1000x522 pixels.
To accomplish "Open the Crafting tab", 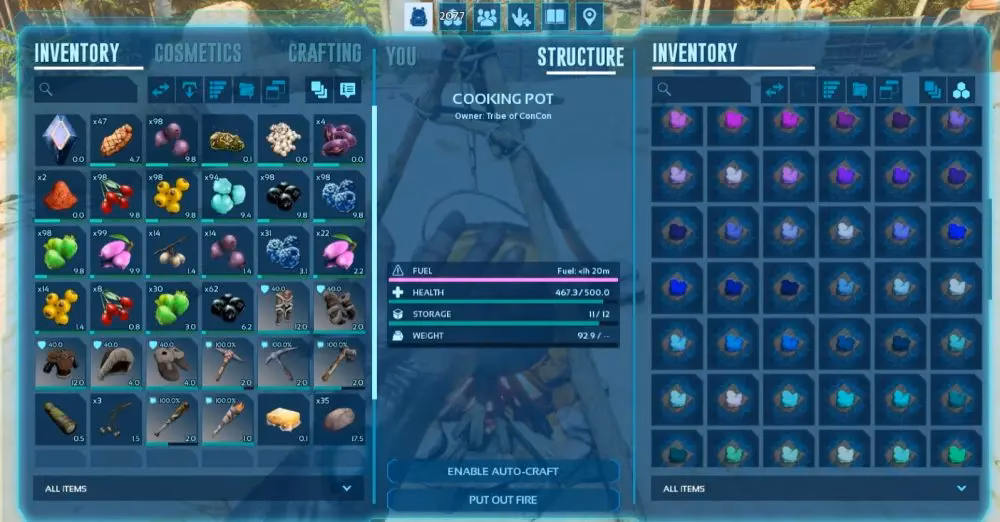I will [x=325, y=53].
